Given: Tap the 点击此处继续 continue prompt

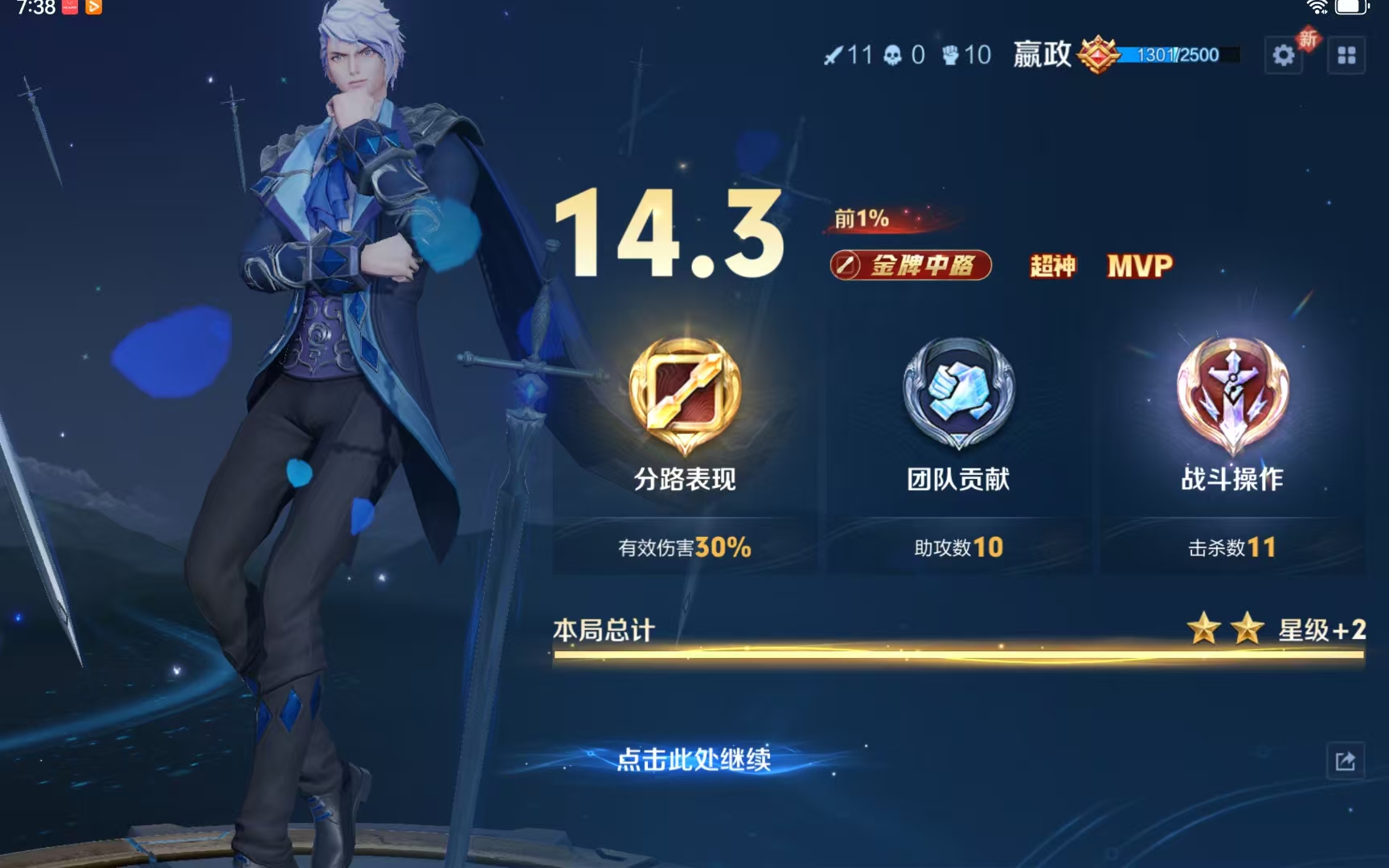Looking at the screenshot, I should pos(694,759).
